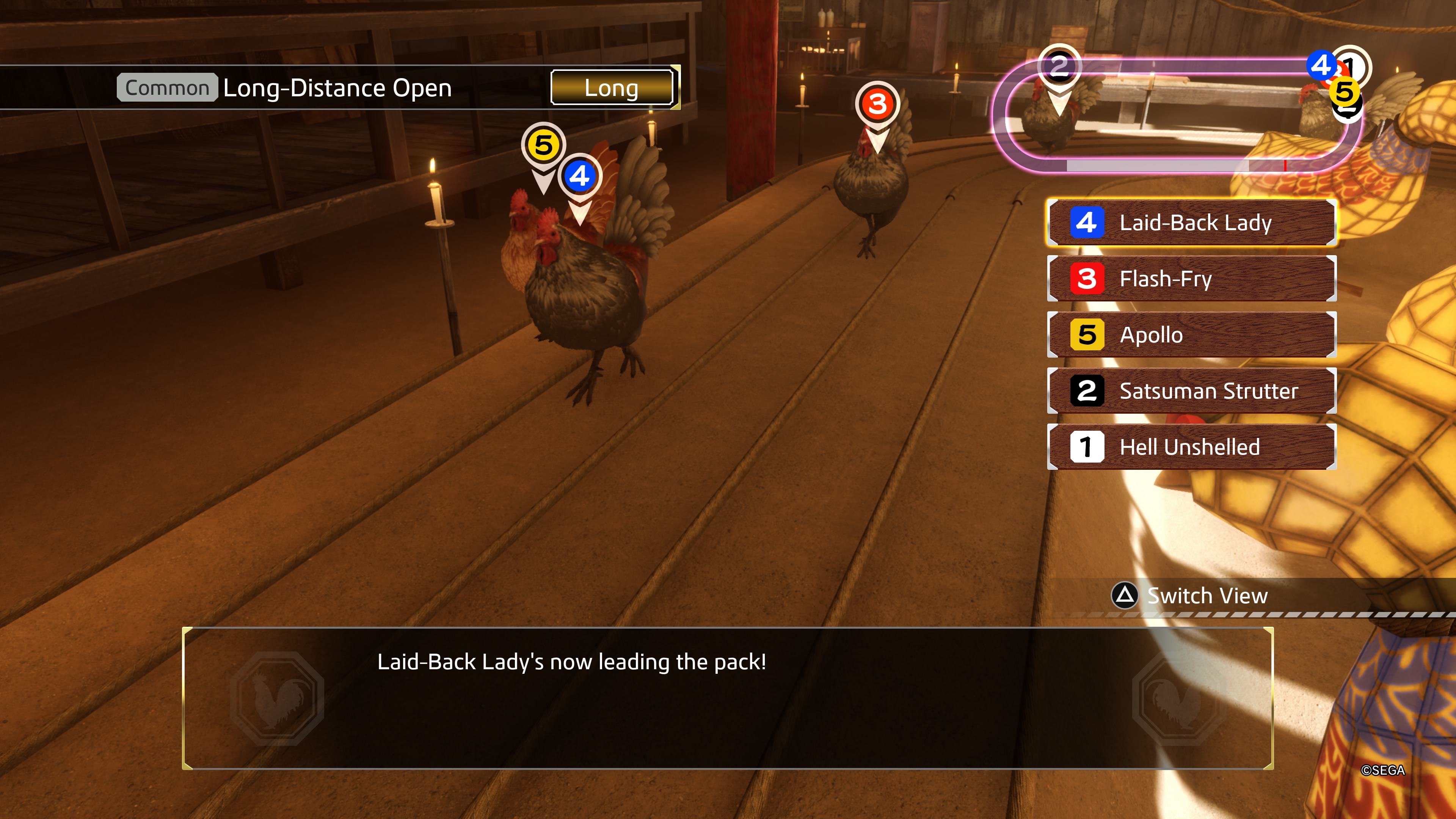Select Laid-Back Lady in the ranking list

pyautogui.click(x=1191, y=223)
